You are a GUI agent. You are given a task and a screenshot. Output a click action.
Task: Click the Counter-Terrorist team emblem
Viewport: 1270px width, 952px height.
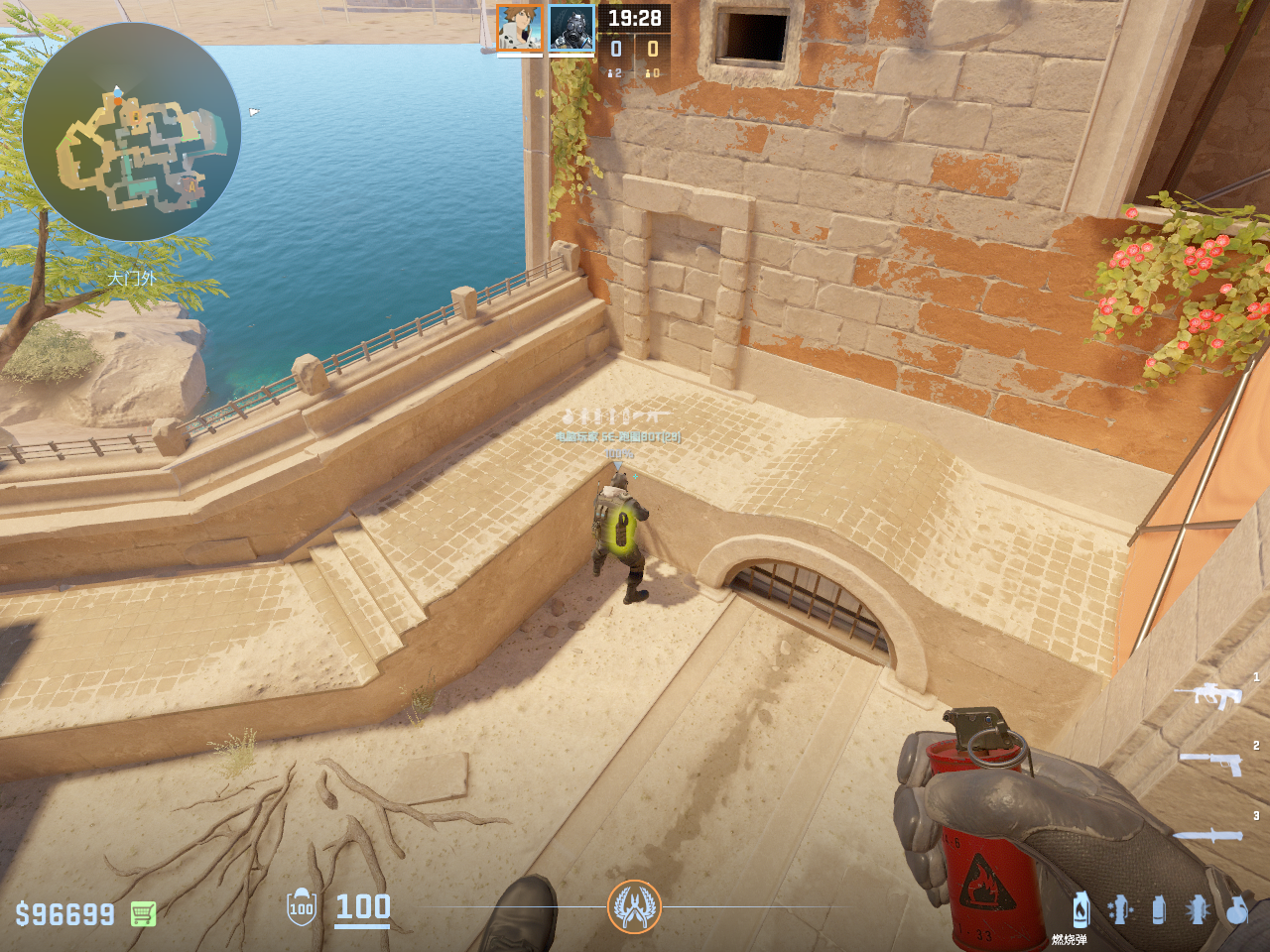(634, 906)
